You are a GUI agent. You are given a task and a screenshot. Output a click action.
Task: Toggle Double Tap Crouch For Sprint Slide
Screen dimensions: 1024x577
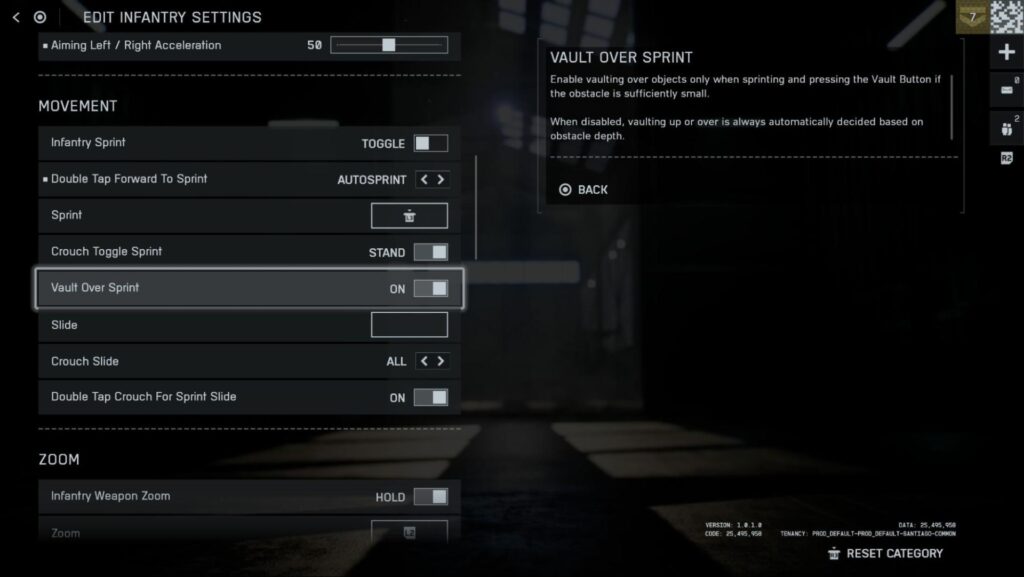[x=431, y=397]
